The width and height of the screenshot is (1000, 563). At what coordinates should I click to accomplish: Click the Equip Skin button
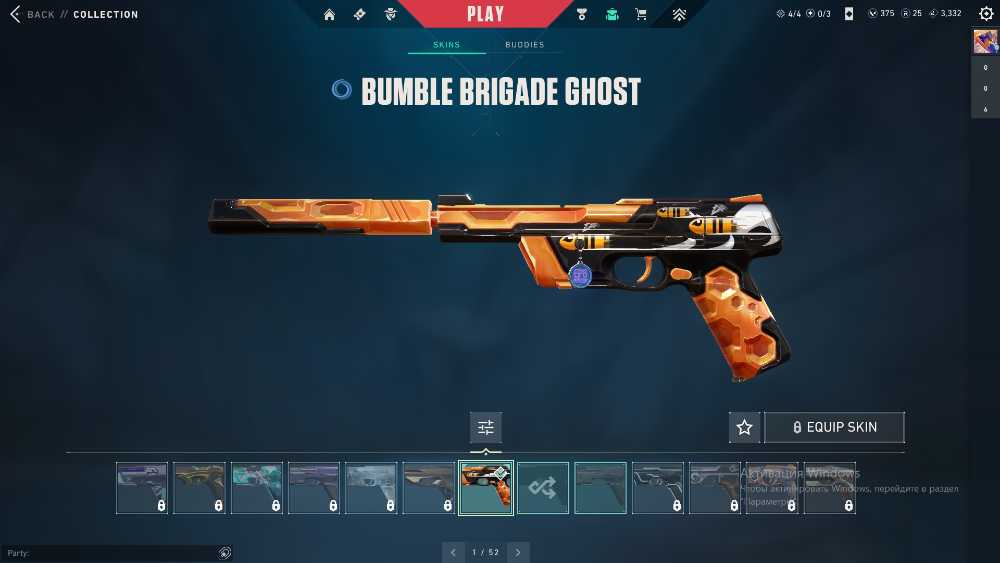pyautogui.click(x=834, y=427)
